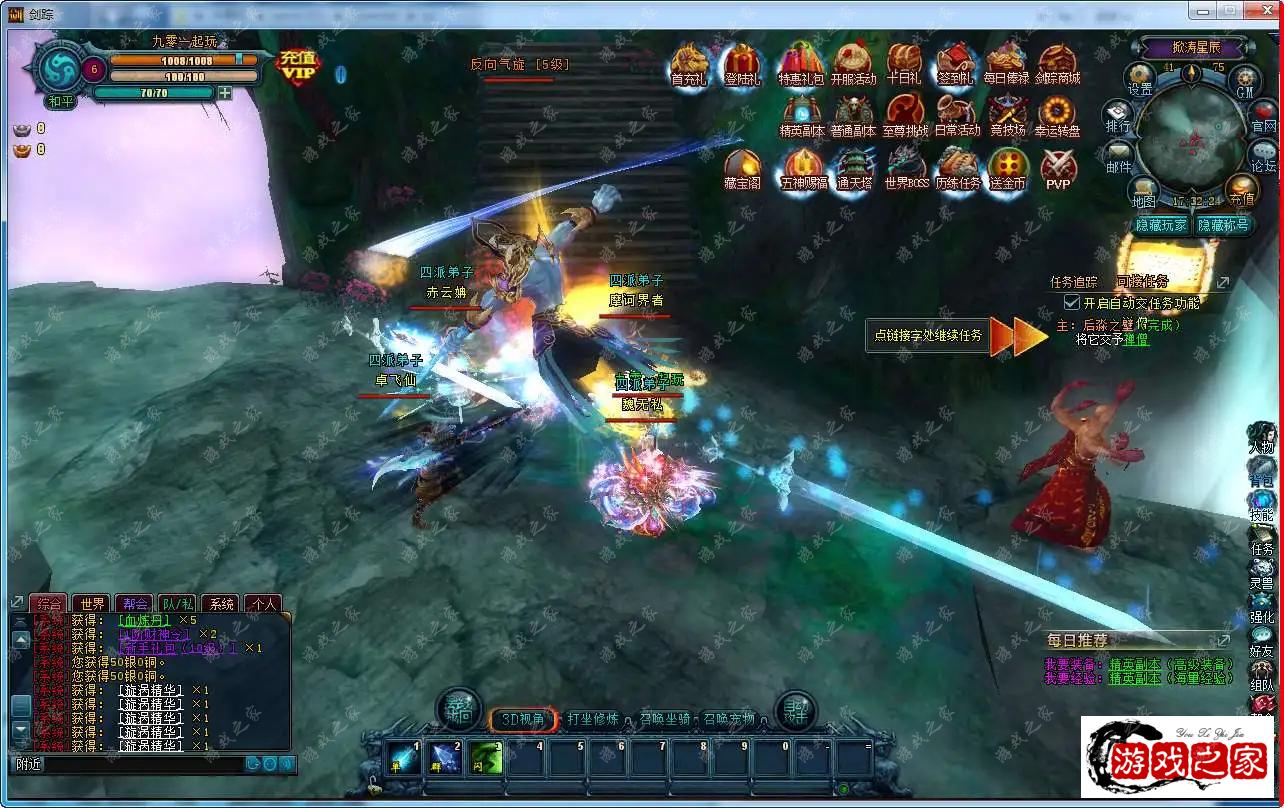The height and width of the screenshot is (808, 1284).
Task: Click the 隐藏玩家 hide players button
Action: (1162, 225)
